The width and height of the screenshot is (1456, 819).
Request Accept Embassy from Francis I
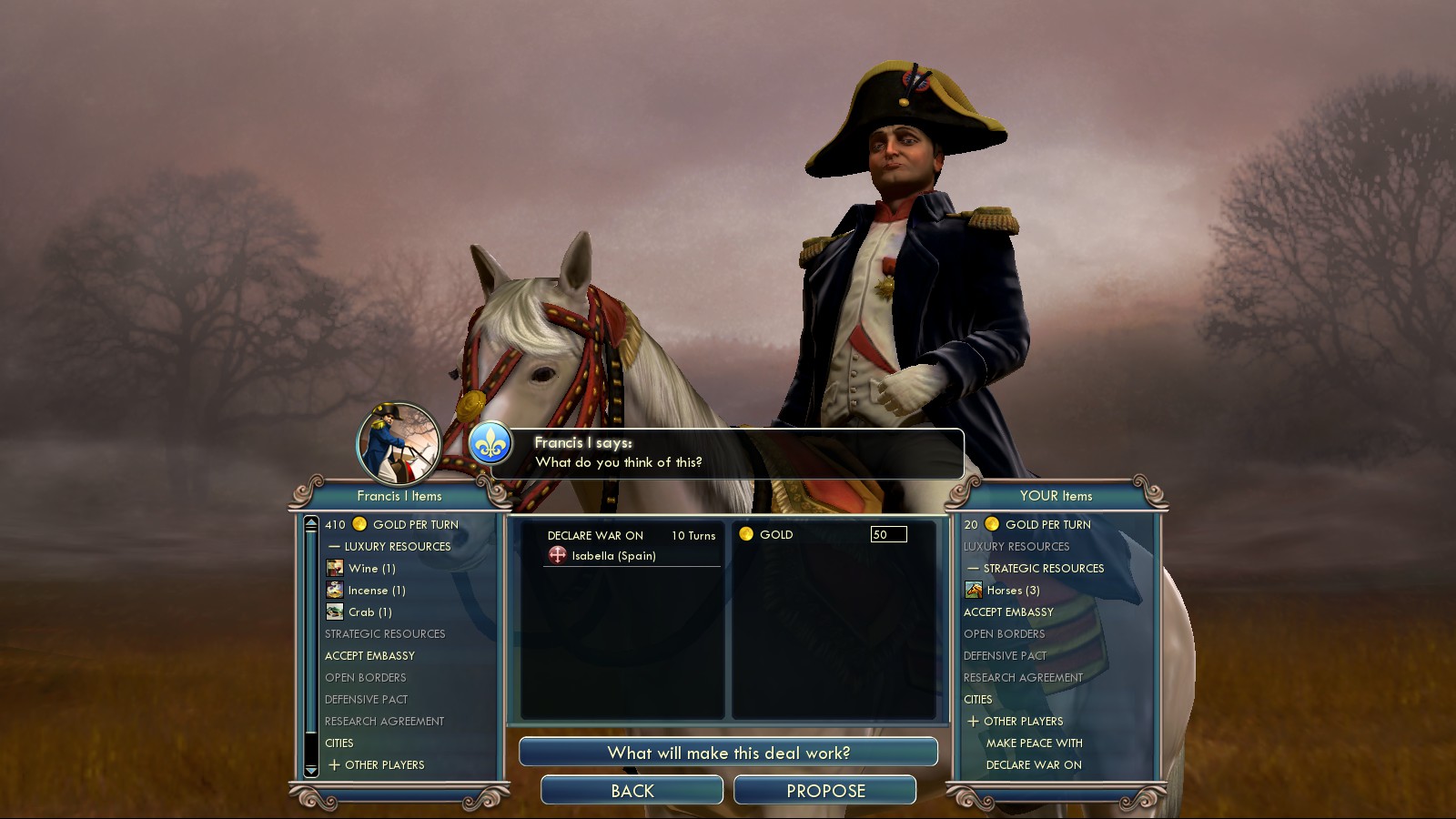click(369, 655)
